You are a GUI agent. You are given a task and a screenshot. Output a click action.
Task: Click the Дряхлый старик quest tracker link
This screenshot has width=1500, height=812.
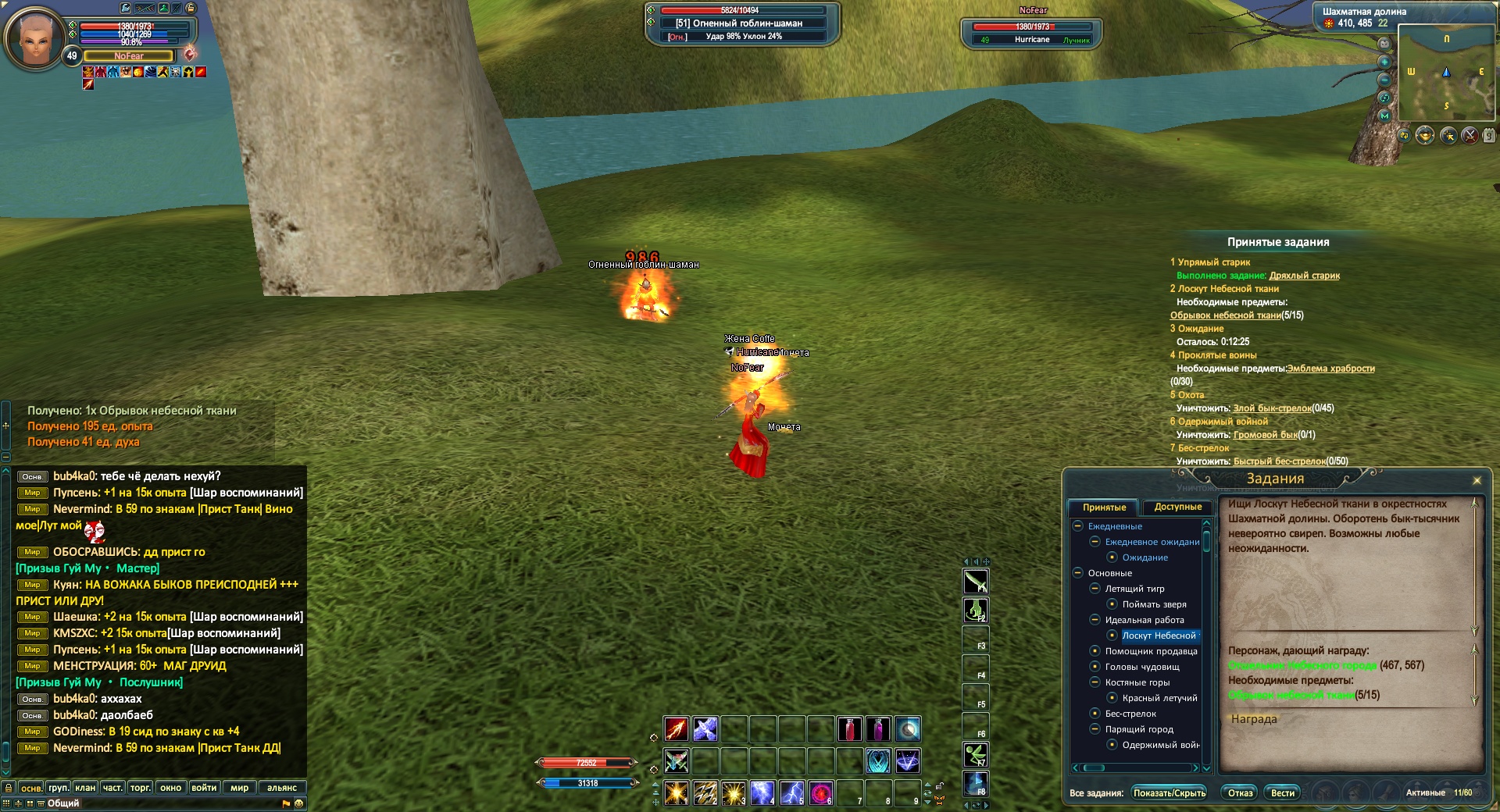coord(1304,276)
